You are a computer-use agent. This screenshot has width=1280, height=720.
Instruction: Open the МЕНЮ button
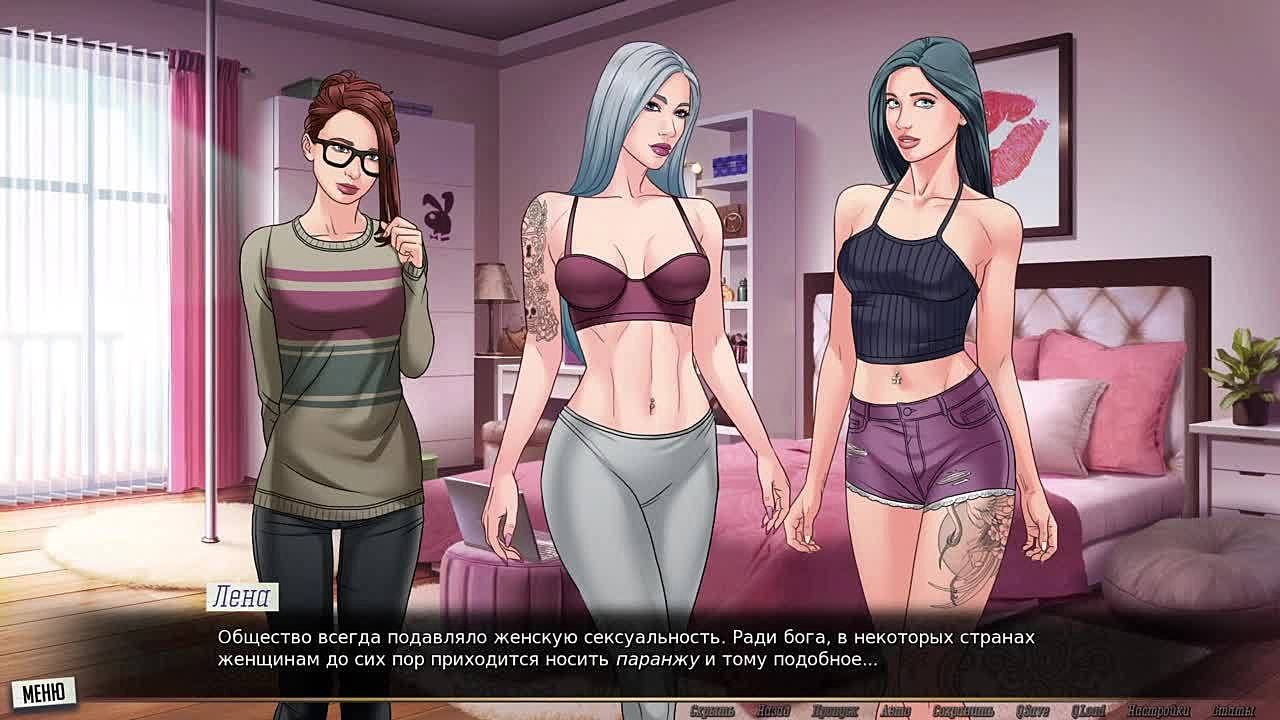pyautogui.click(x=43, y=692)
